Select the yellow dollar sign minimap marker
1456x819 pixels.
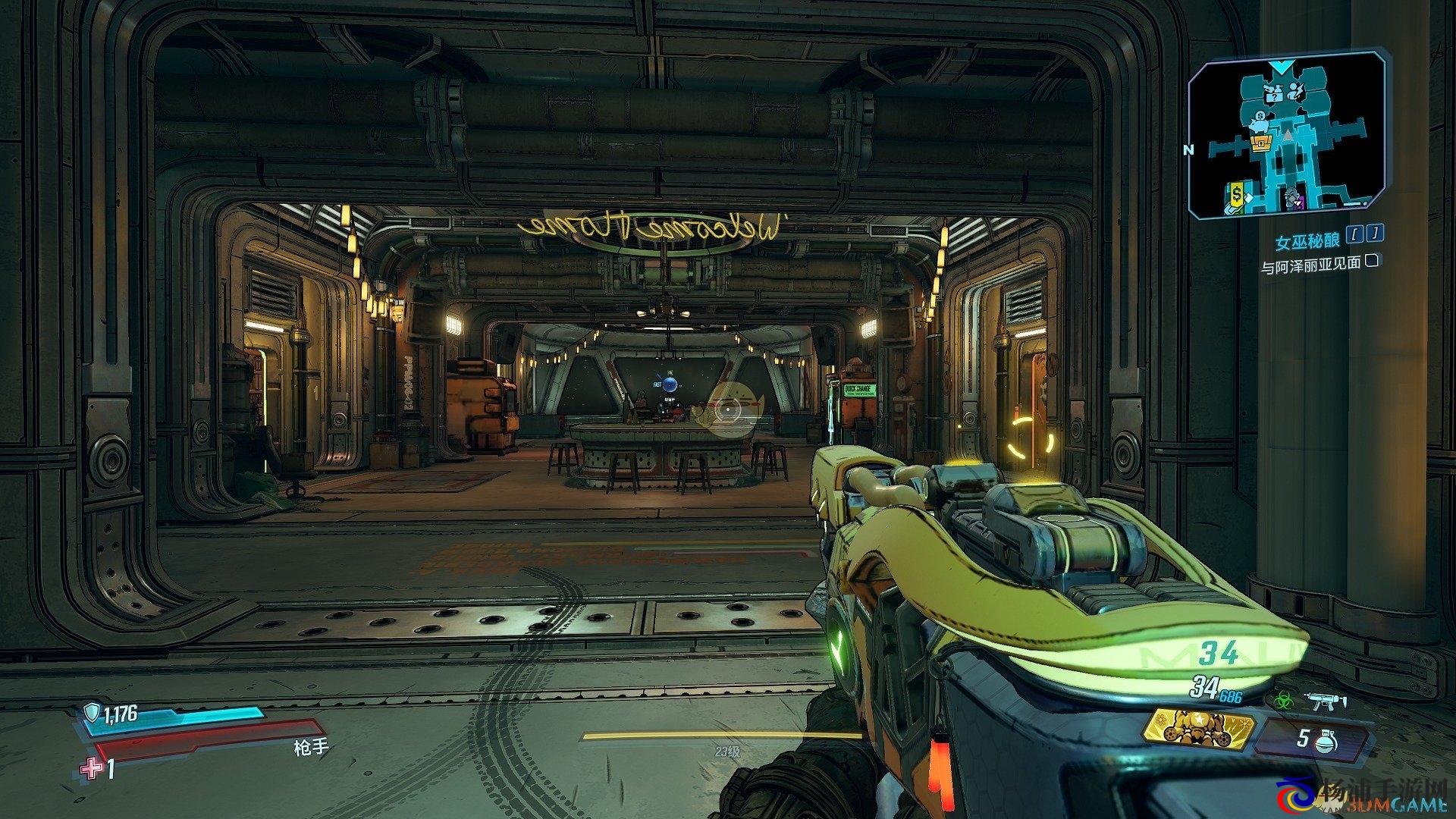tap(1237, 195)
